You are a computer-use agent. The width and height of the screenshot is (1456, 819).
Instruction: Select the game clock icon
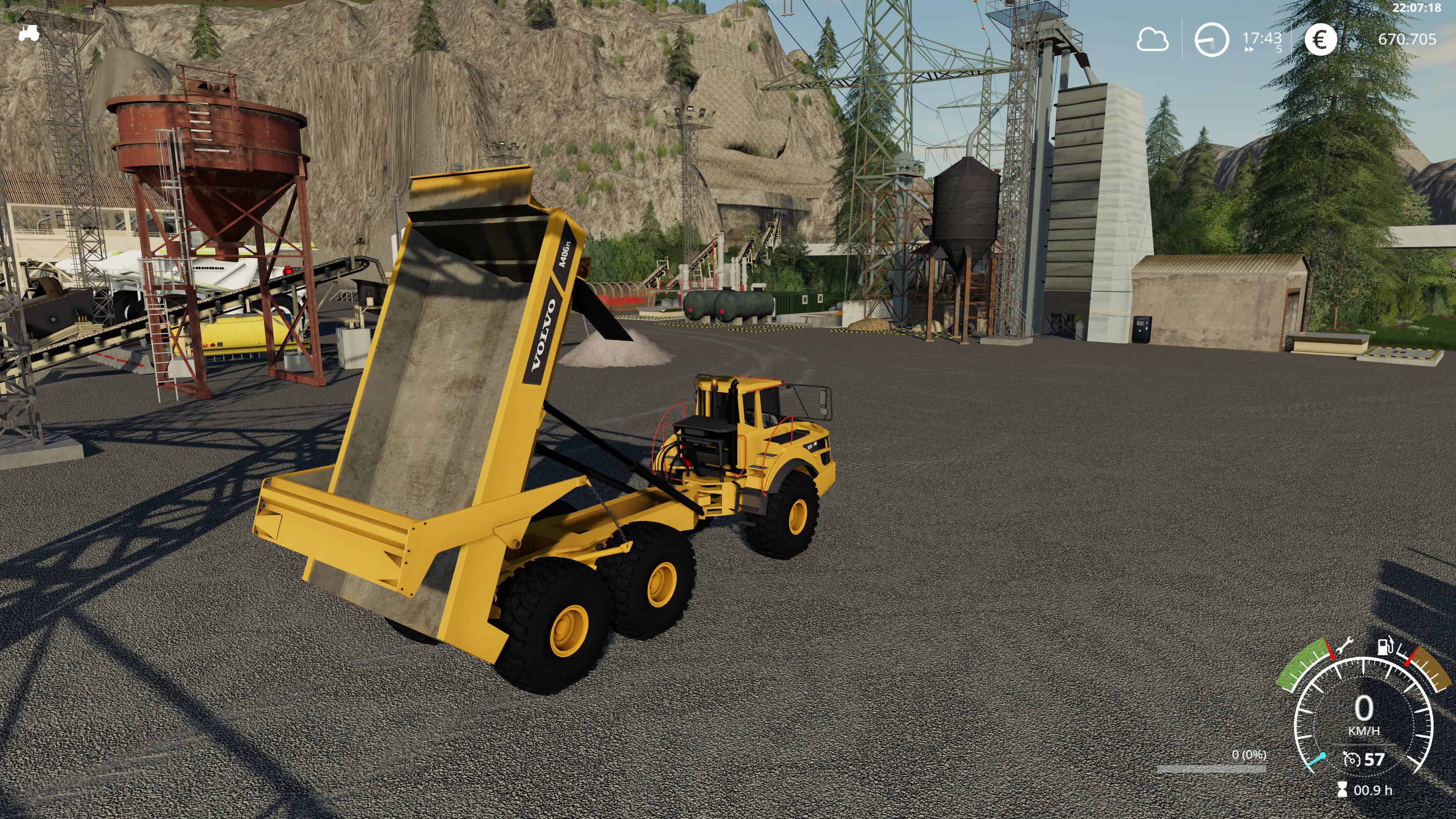point(1211,40)
